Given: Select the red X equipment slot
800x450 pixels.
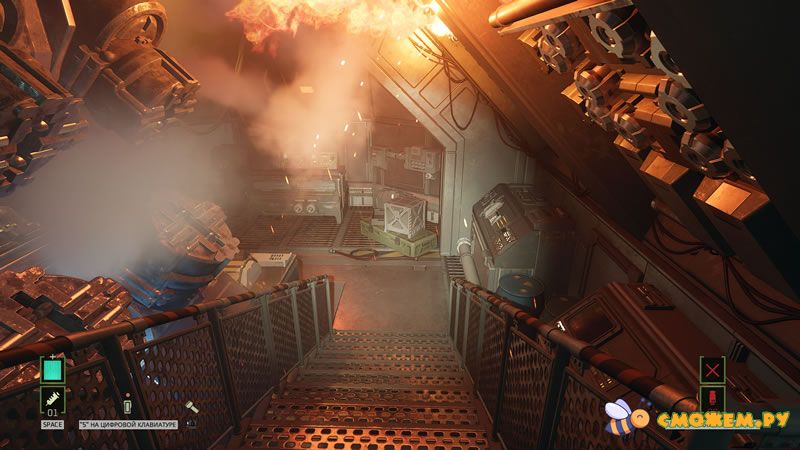Looking at the screenshot, I should [712, 370].
